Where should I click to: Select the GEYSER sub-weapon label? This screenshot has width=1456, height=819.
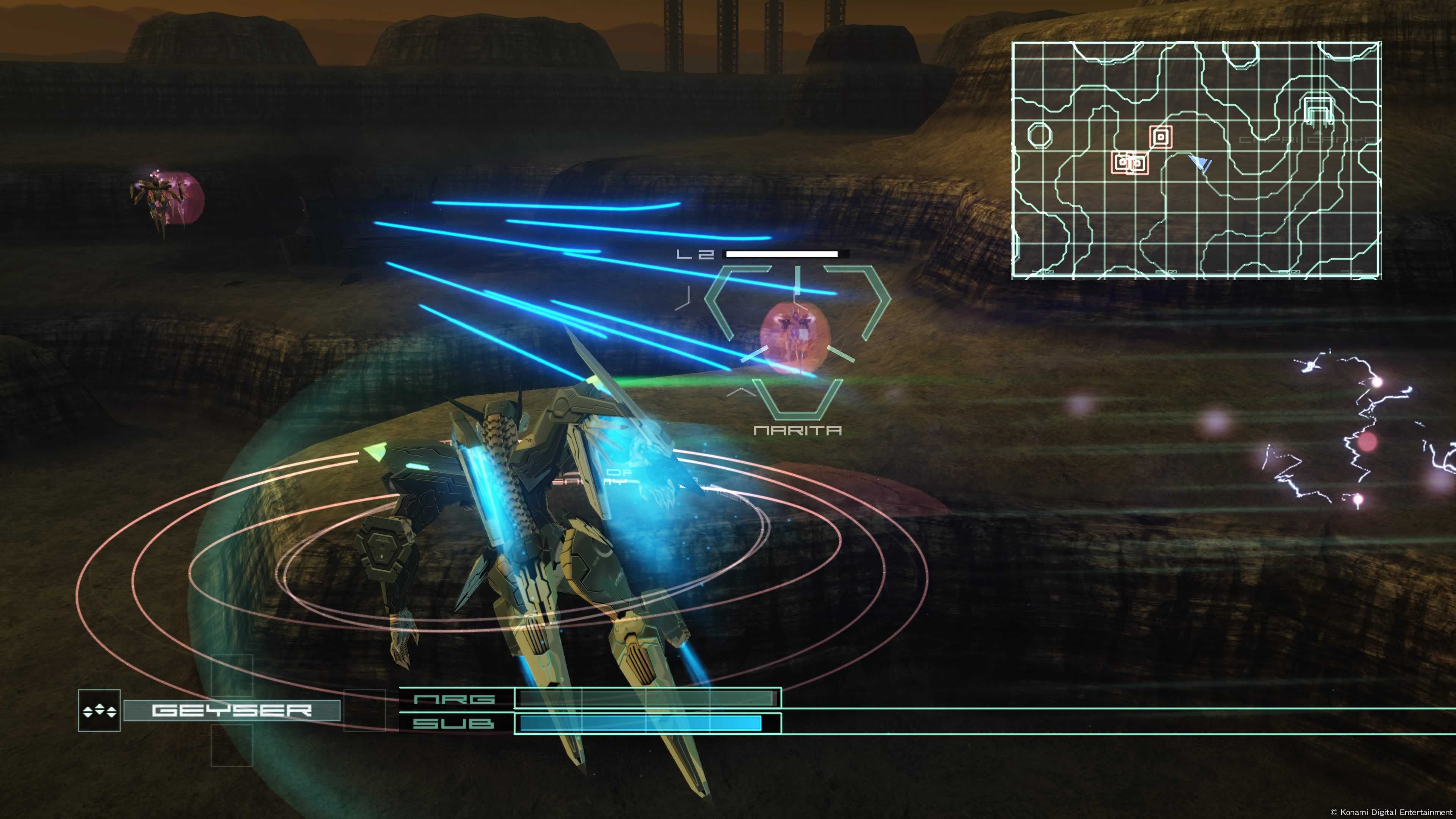click(232, 710)
